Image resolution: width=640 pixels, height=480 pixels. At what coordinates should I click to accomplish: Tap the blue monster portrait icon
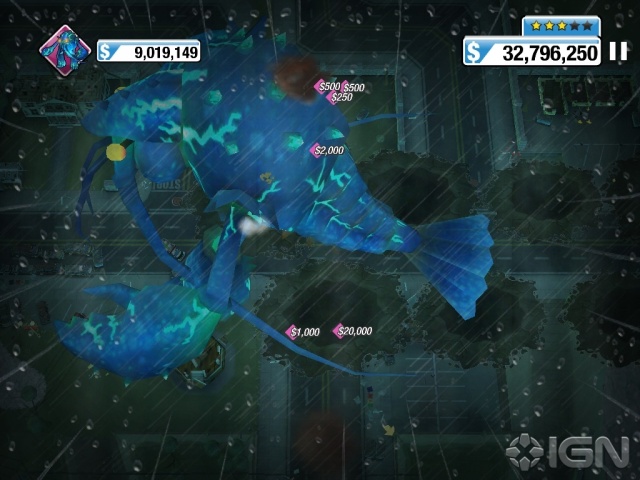click(x=63, y=50)
